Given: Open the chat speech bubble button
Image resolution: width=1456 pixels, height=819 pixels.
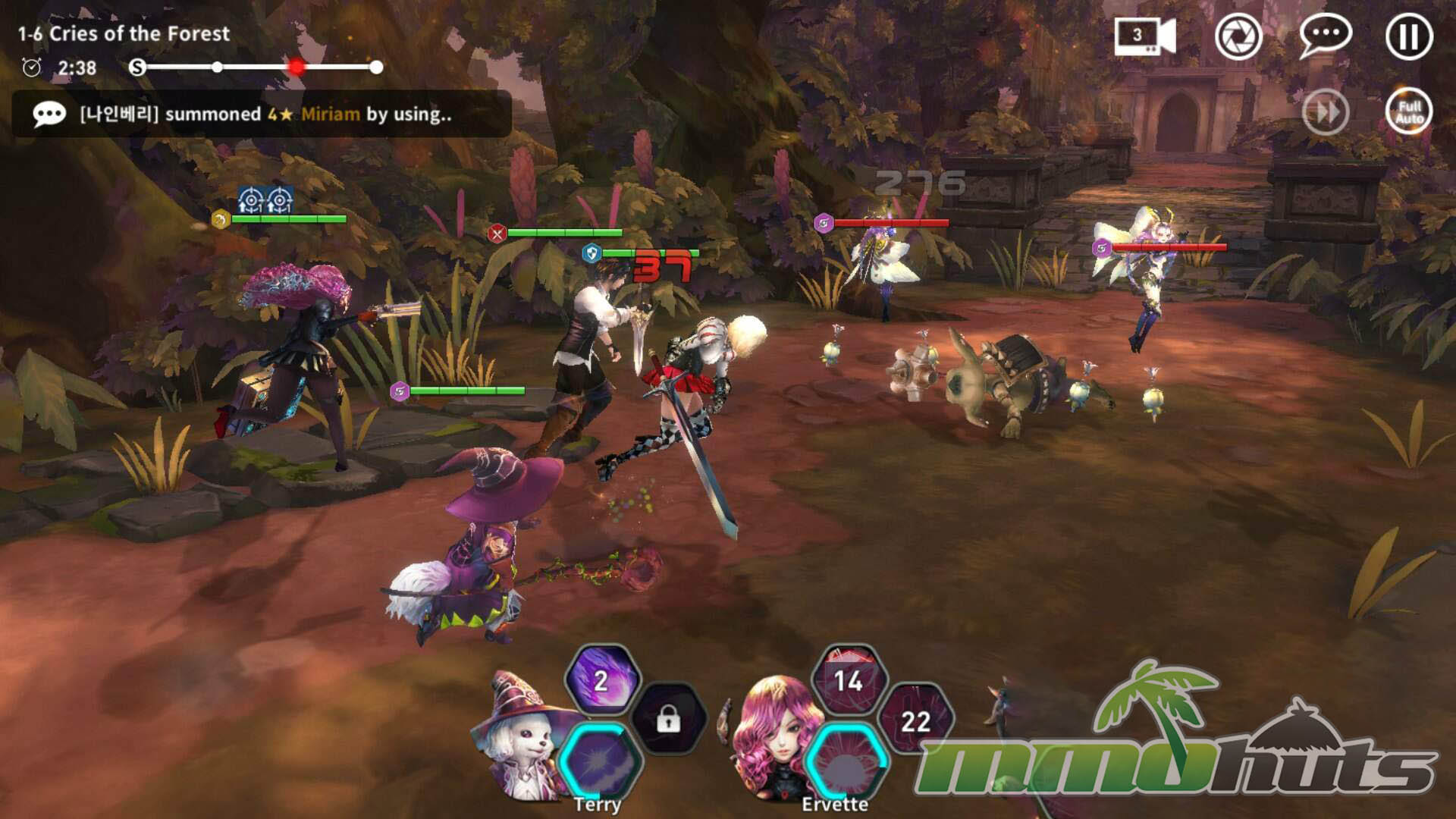Looking at the screenshot, I should pyautogui.click(x=1325, y=36).
